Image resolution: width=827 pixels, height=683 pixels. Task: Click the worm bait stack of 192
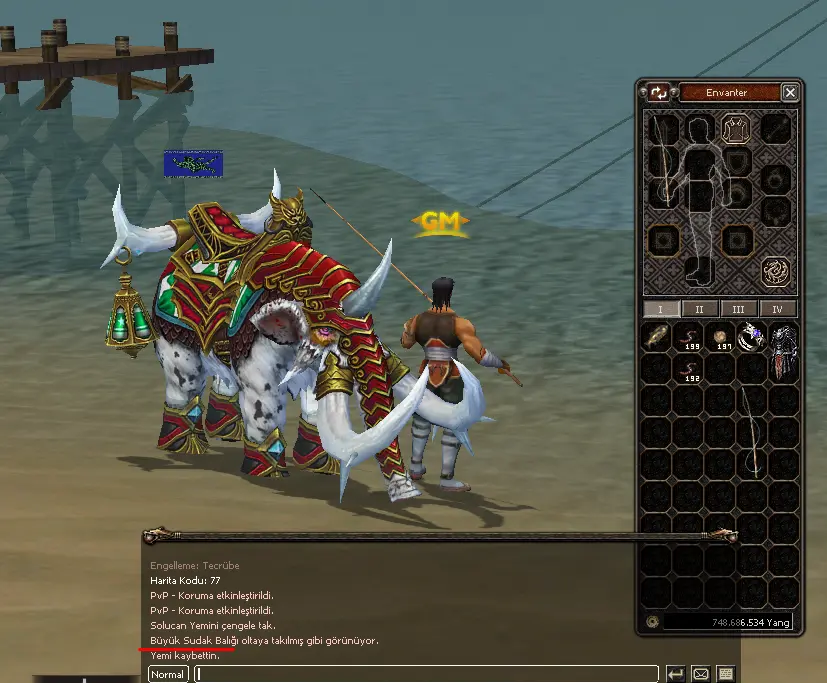[x=688, y=371]
